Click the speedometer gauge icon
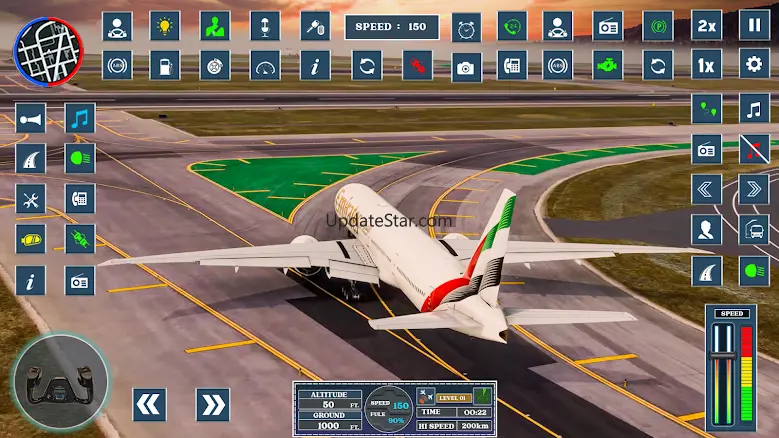 265,66
